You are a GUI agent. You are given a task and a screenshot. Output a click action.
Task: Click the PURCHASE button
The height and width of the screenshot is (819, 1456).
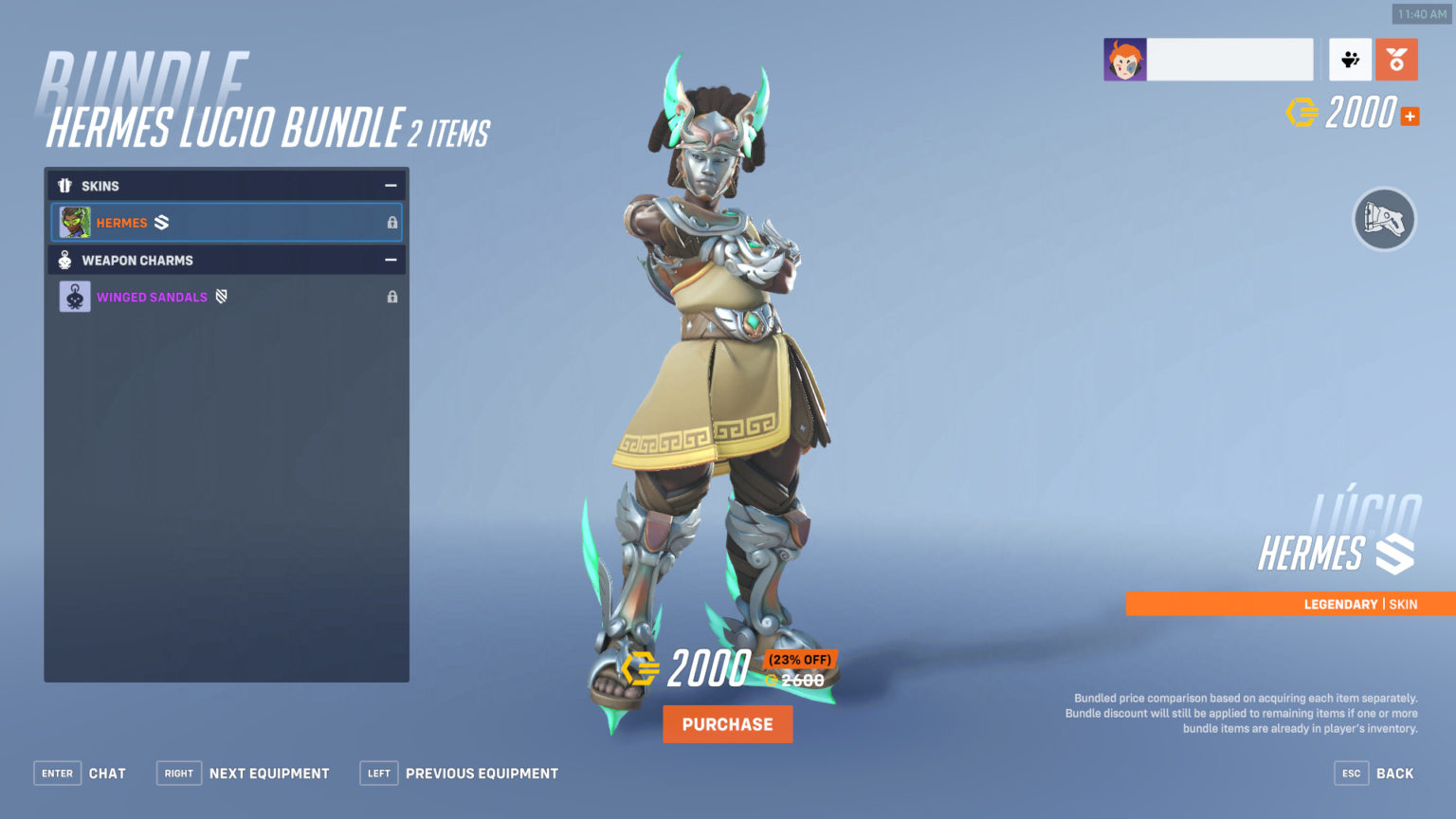click(x=727, y=723)
